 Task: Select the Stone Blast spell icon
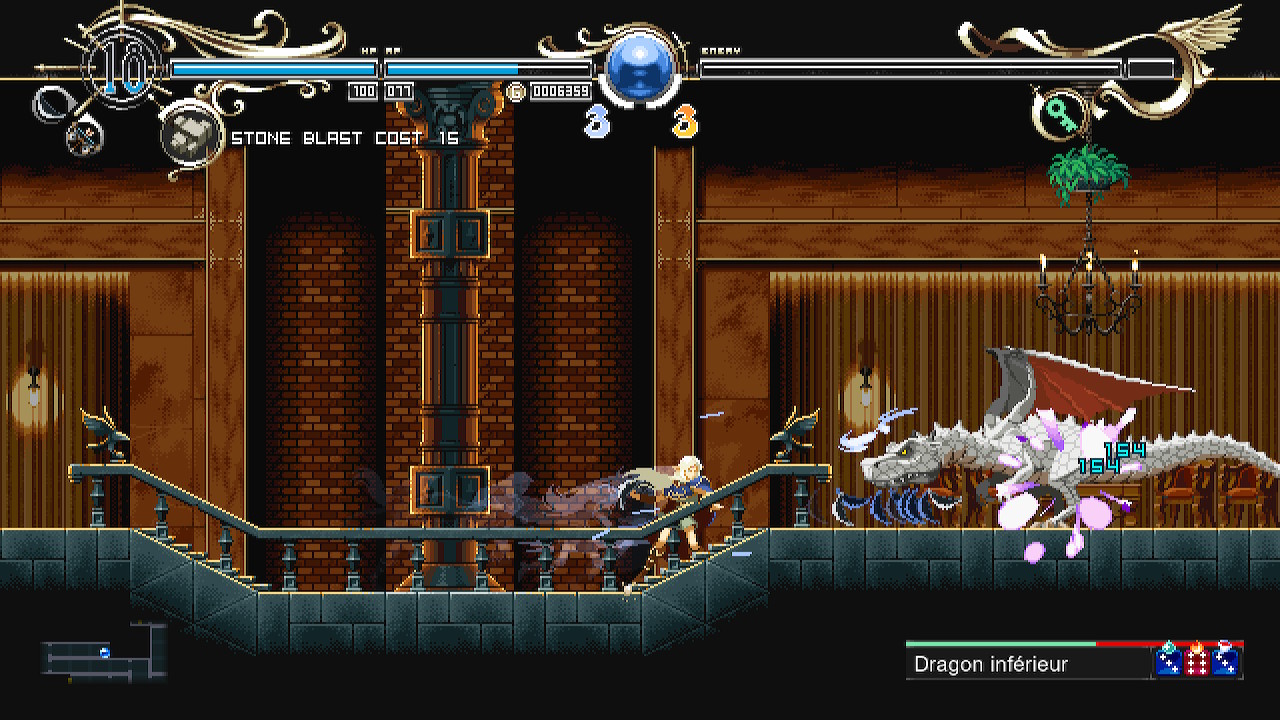pos(191,136)
